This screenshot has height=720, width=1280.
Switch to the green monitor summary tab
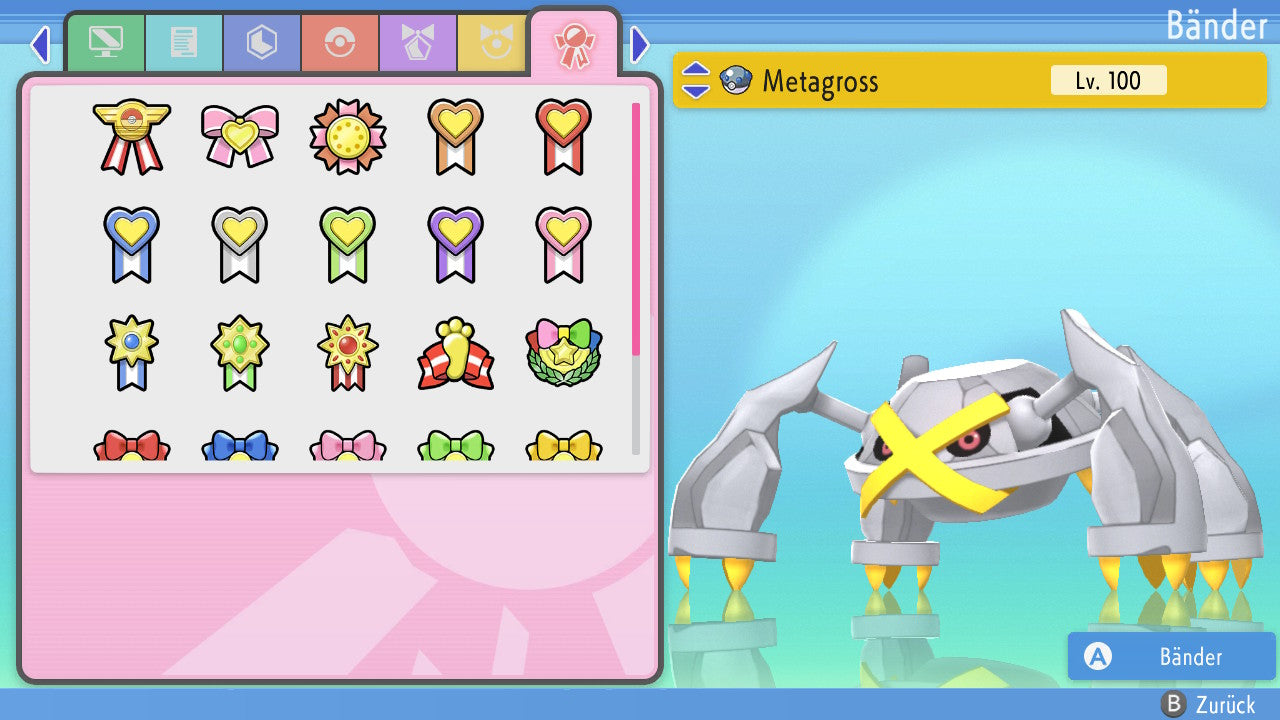point(105,42)
